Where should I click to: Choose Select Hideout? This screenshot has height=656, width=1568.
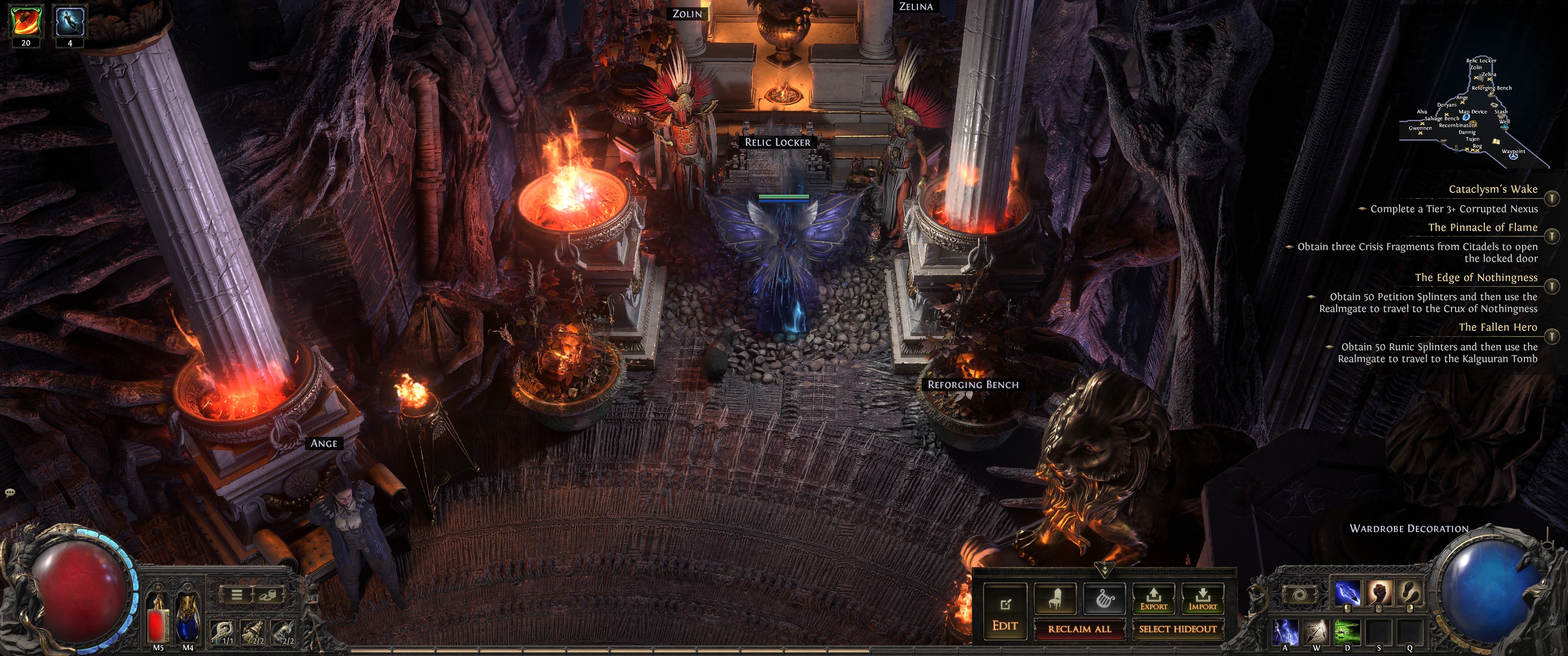(x=1177, y=629)
